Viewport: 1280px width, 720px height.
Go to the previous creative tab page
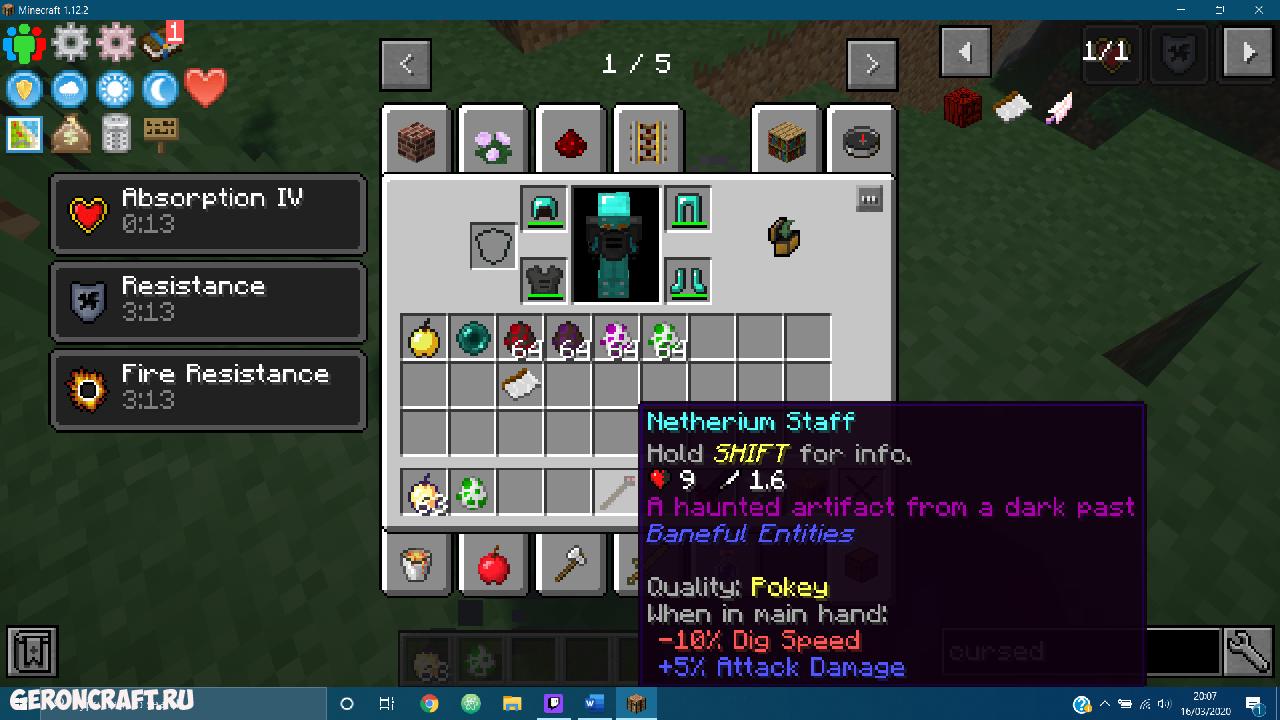406,65
